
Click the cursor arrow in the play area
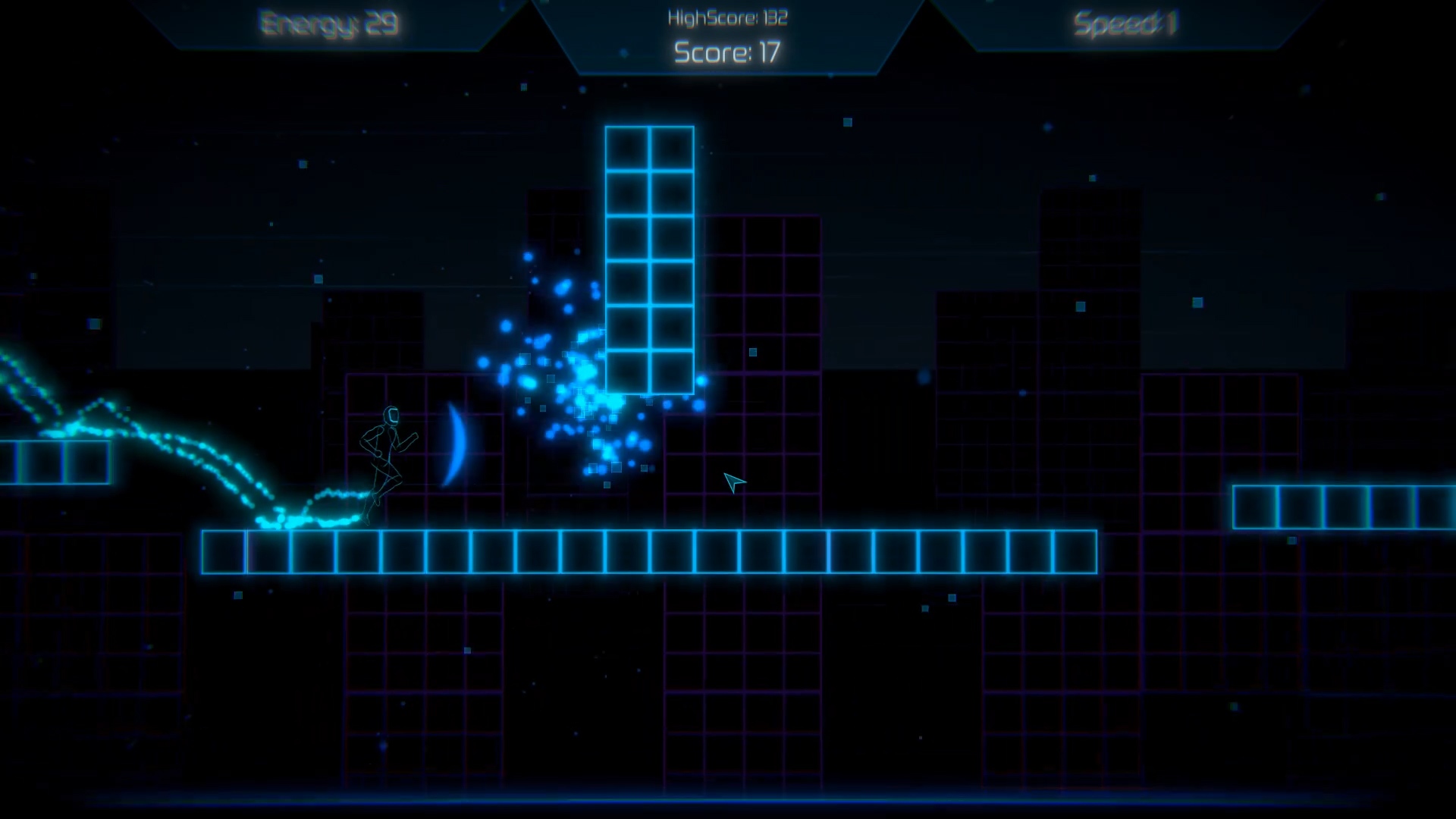730,483
